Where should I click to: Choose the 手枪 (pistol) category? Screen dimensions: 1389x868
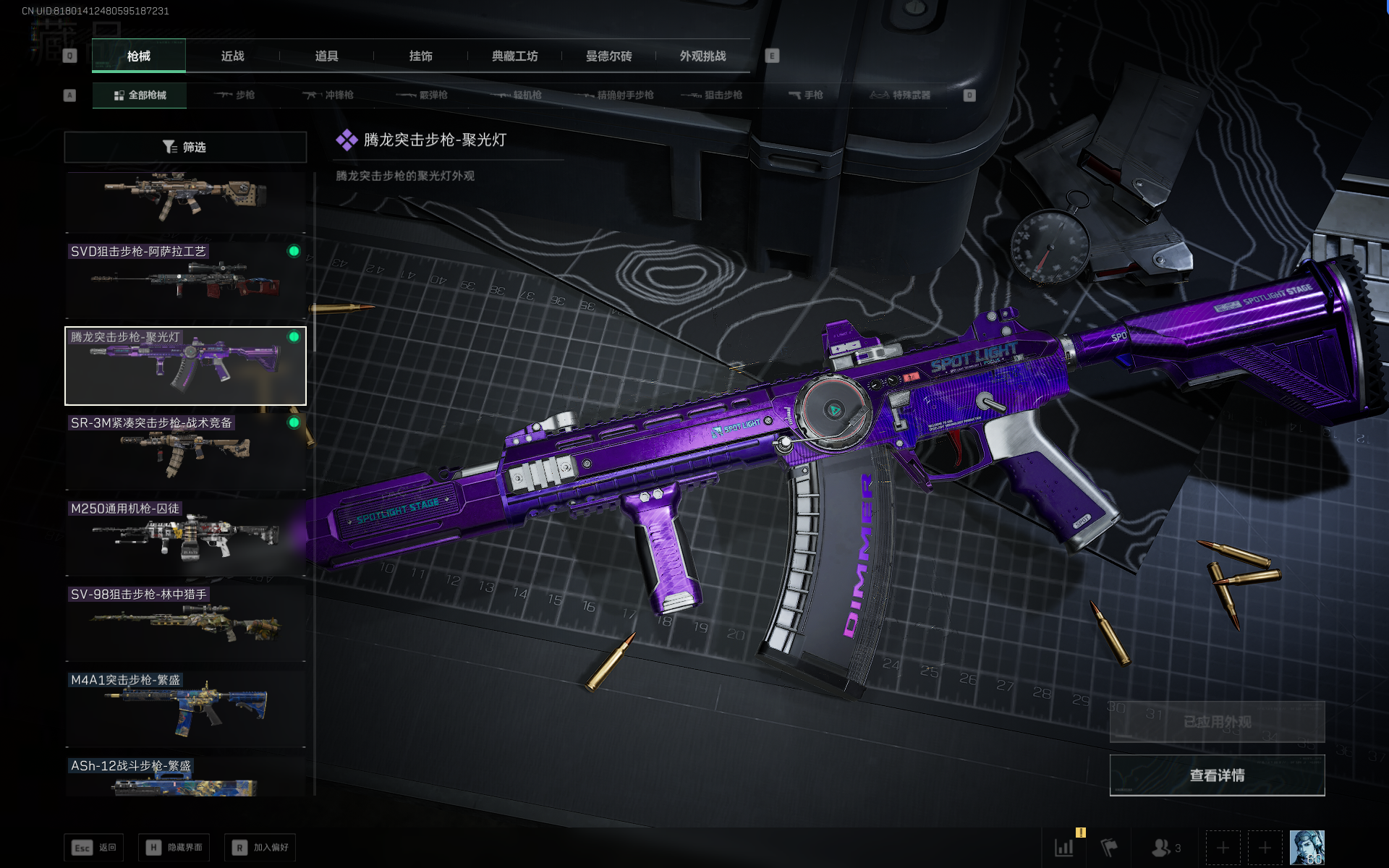tap(805, 95)
